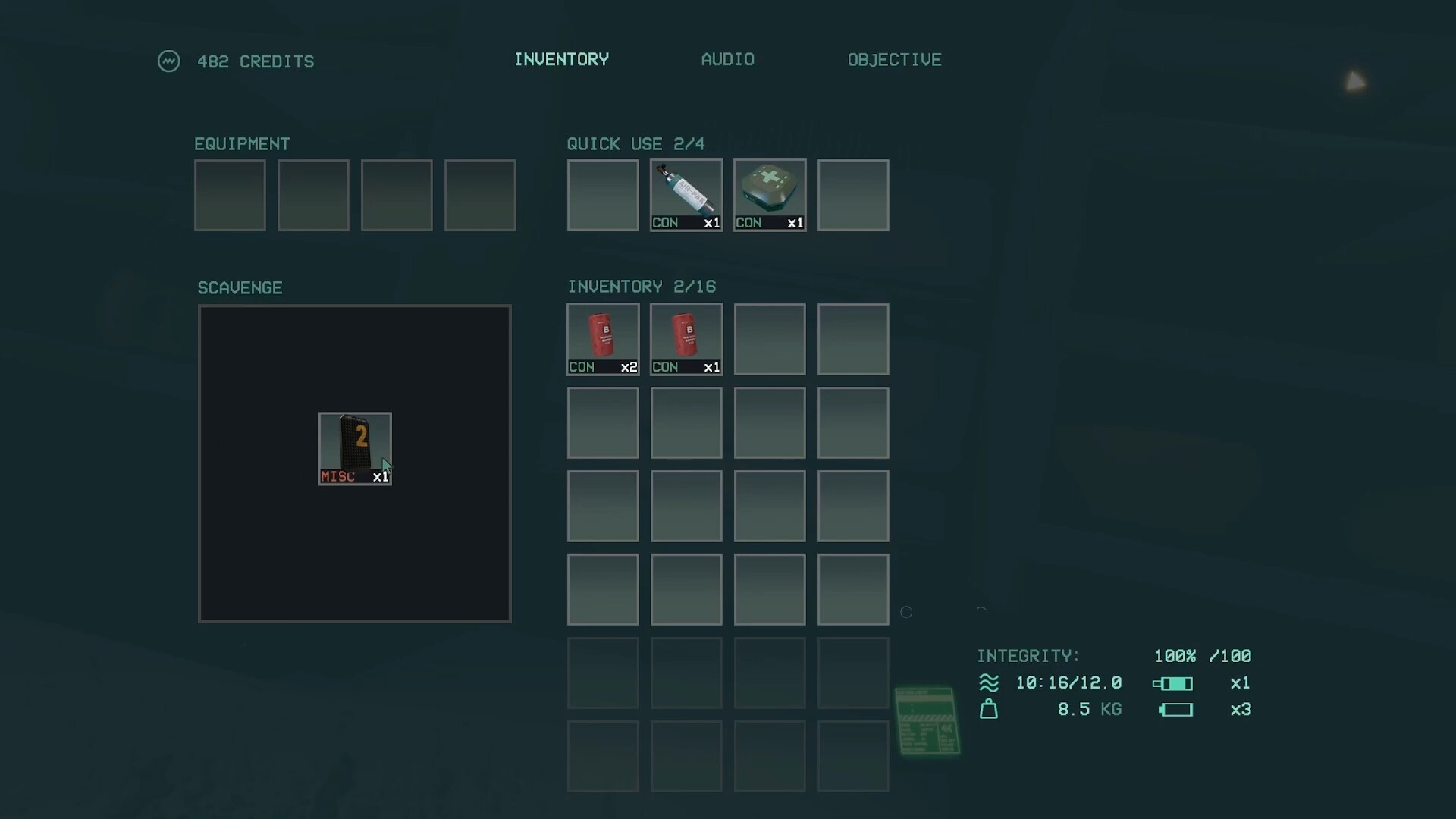Click an empty slot beside the batteries
The height and width of the screenshot is (819, 1456).
point(769,339)
